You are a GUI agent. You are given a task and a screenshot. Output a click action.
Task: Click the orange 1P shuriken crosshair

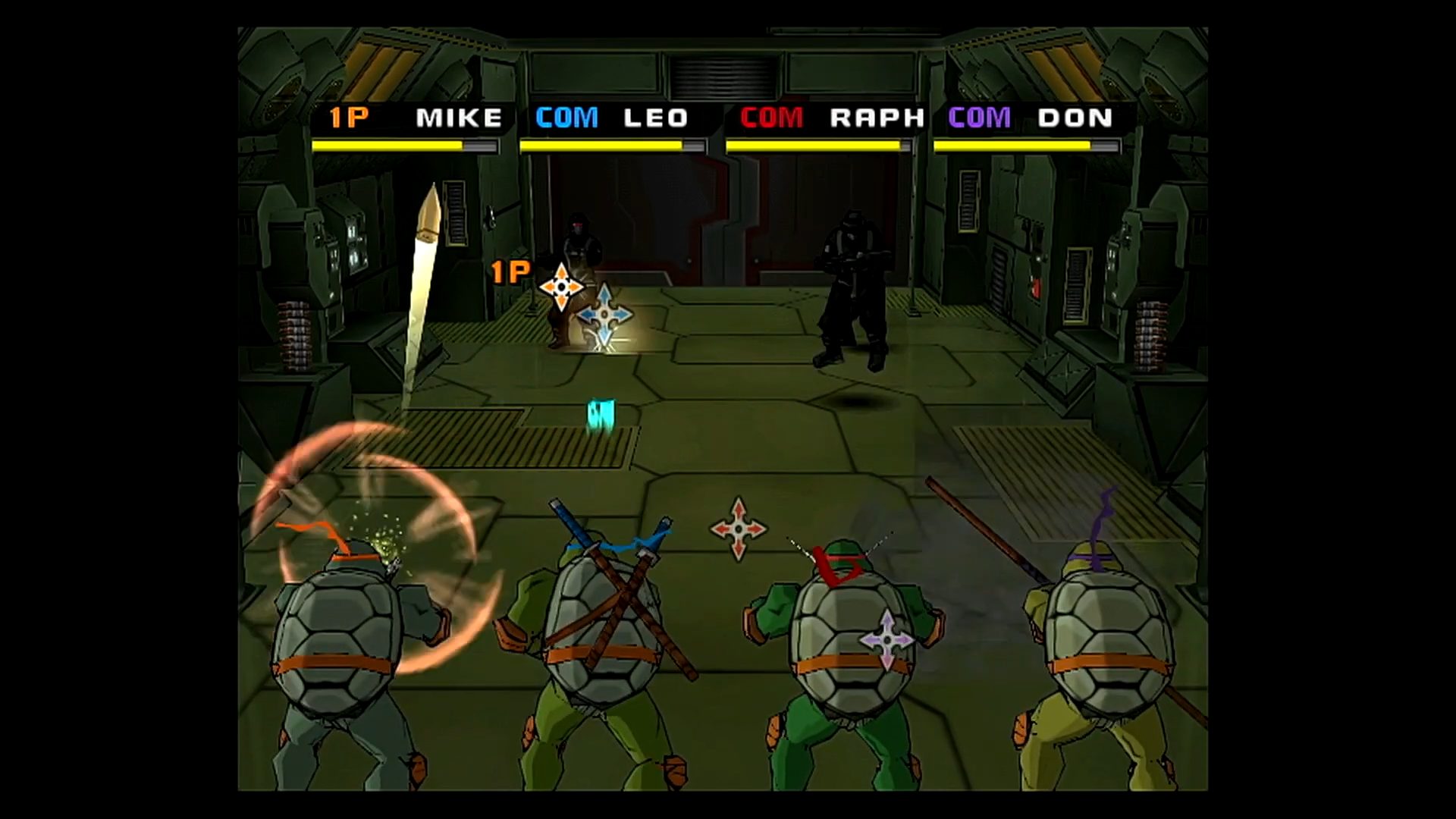tap(561, 287)
